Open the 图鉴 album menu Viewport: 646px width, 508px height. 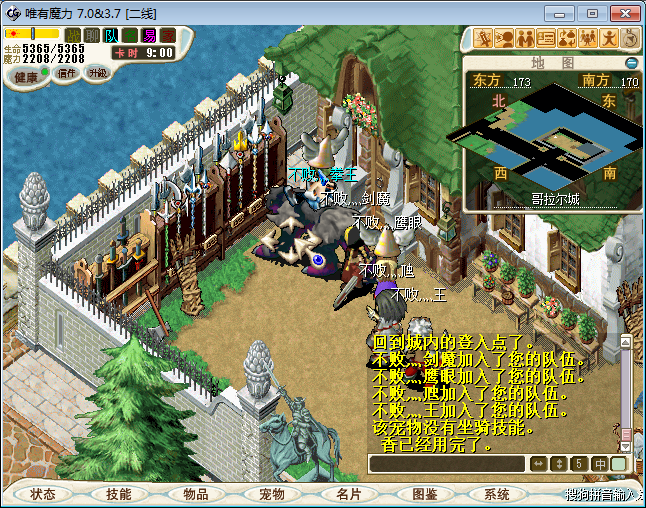tap(423, 494)
